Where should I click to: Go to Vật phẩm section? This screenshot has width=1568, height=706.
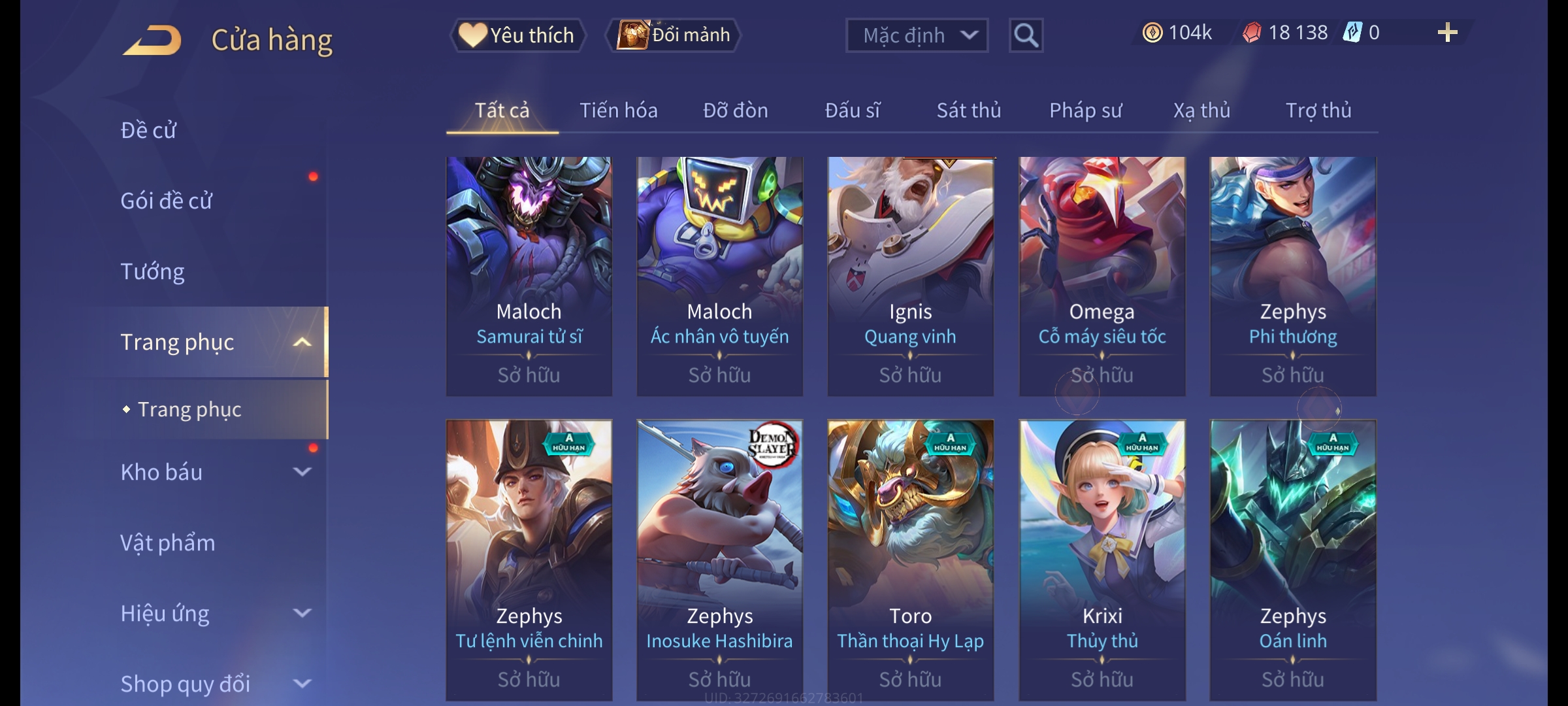167,543
